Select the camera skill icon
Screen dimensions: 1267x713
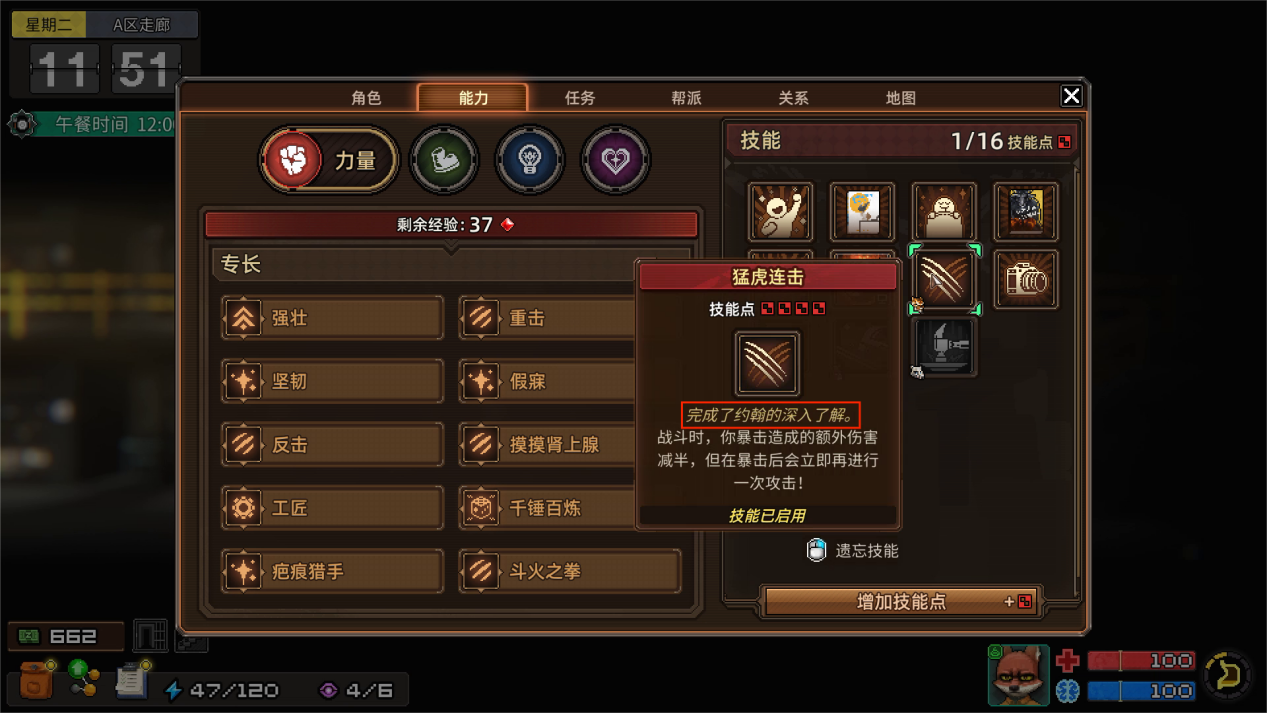pyautogui.click(x=1025, y=280)
